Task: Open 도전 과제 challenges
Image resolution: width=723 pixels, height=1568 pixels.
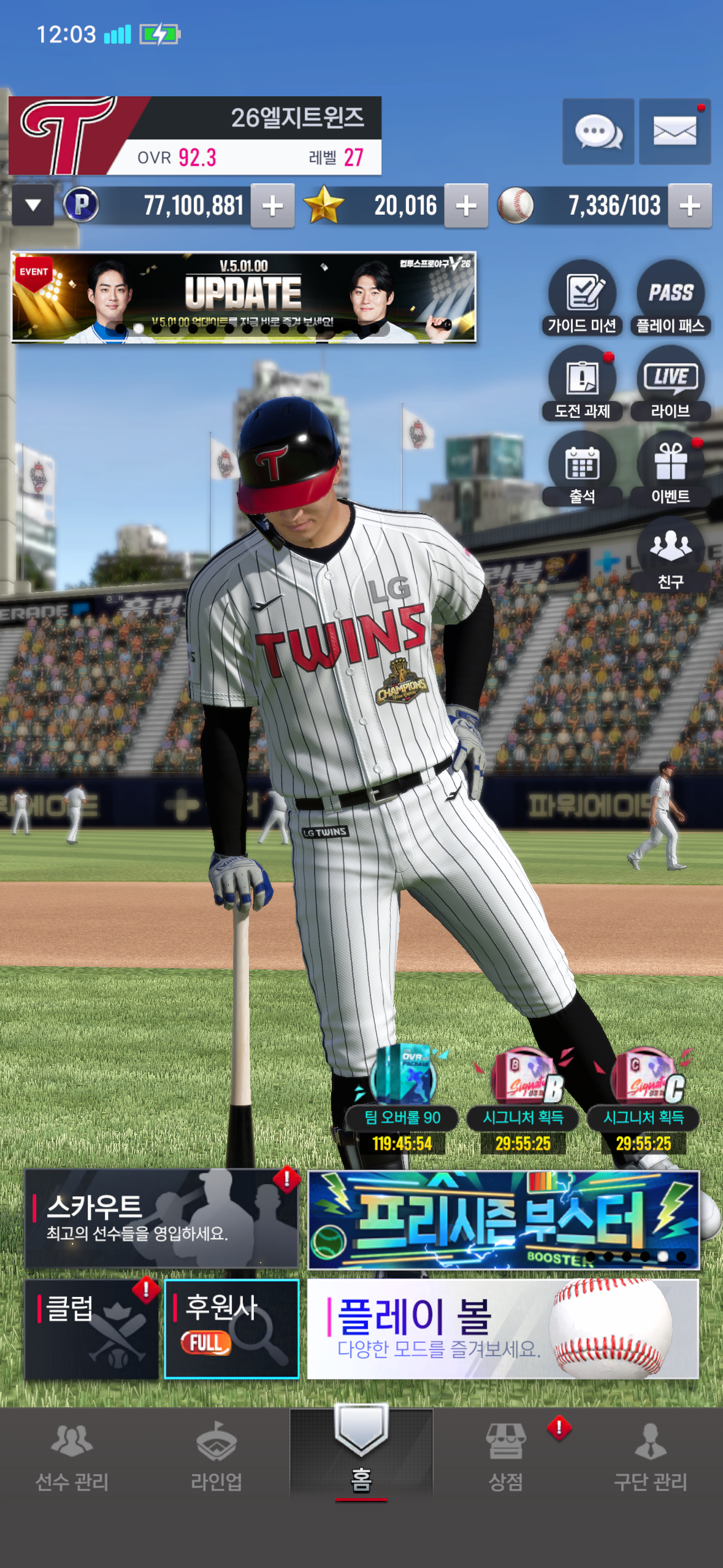Action: coord(582,384)
